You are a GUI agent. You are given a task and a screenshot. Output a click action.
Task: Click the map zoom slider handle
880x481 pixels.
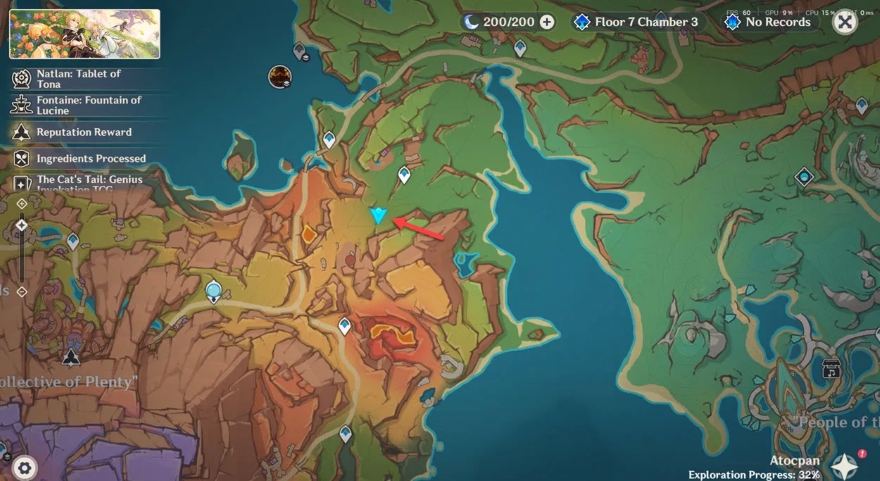click(22, 226)
